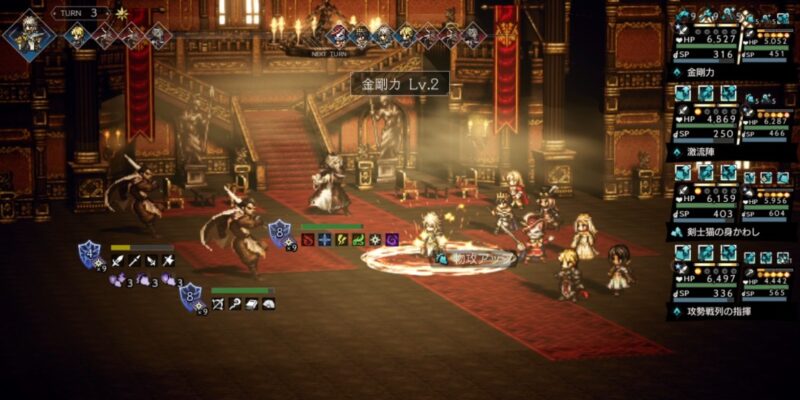
Task: Click the dark purple weakness icon
Action: (392, 239)
